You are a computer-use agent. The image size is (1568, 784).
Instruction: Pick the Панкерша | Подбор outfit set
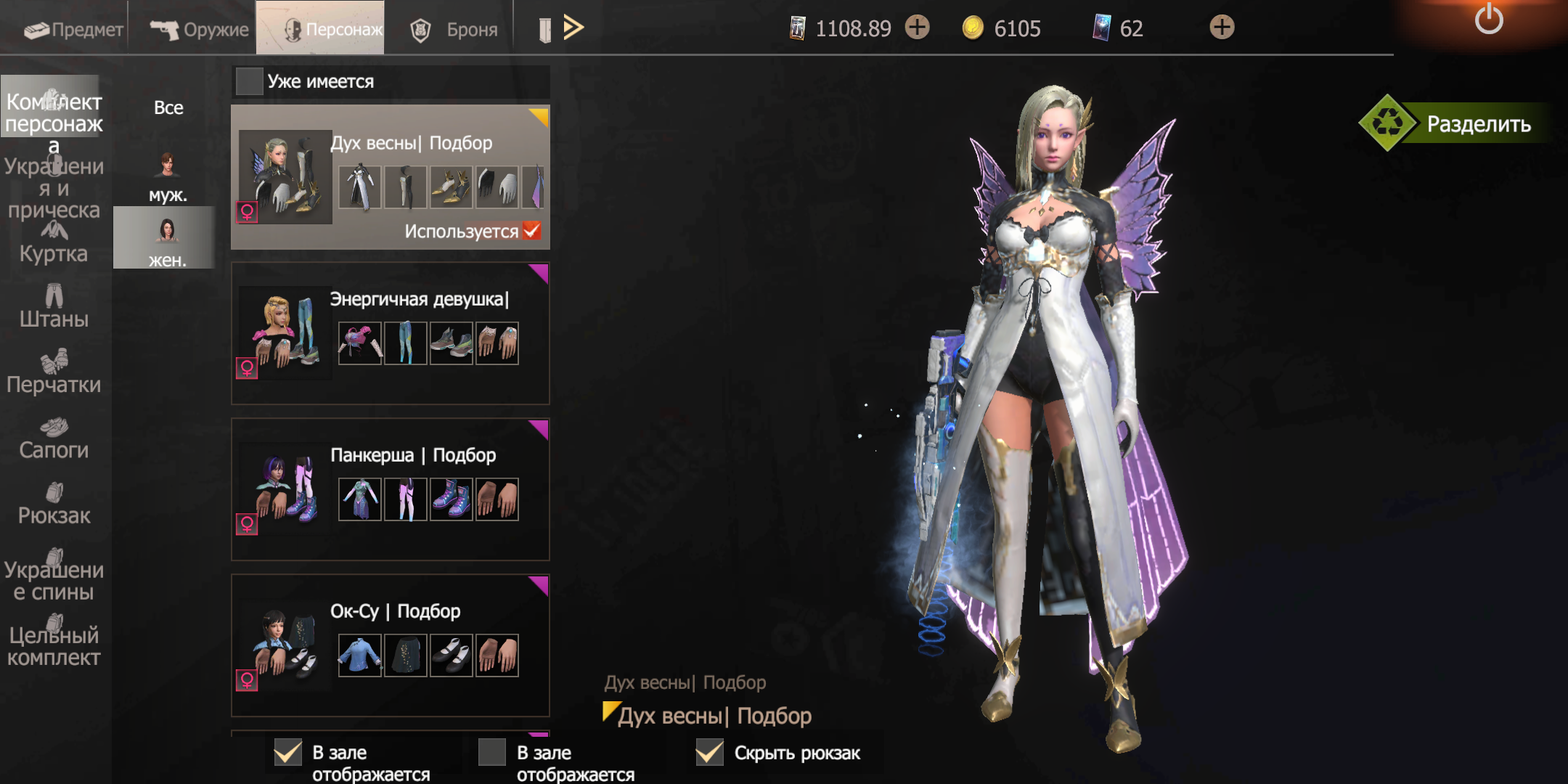point(390,489)
